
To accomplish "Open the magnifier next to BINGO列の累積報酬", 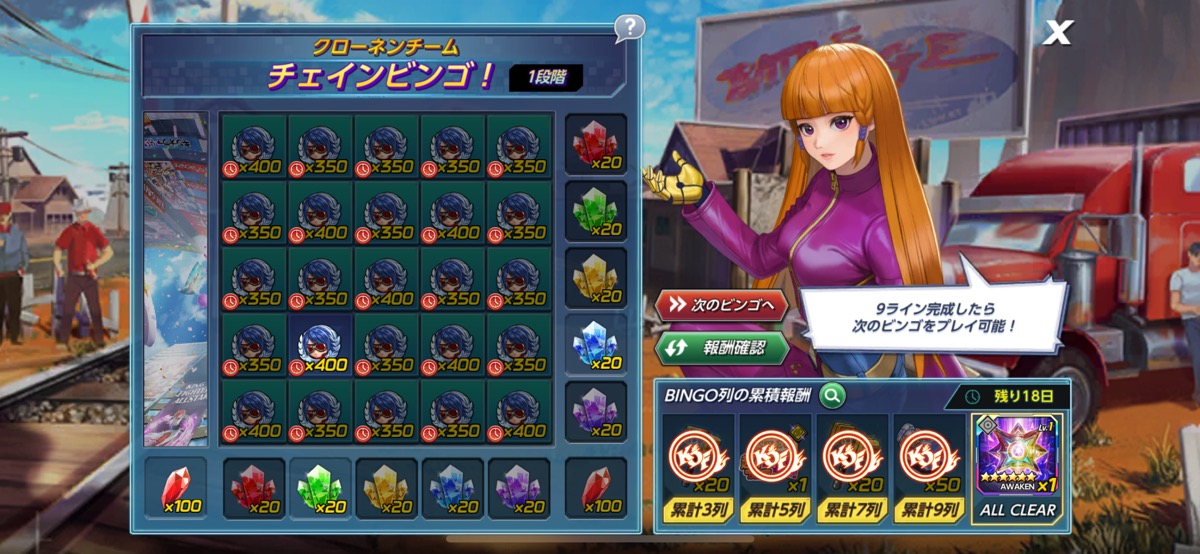I will (x=831, y=396).
